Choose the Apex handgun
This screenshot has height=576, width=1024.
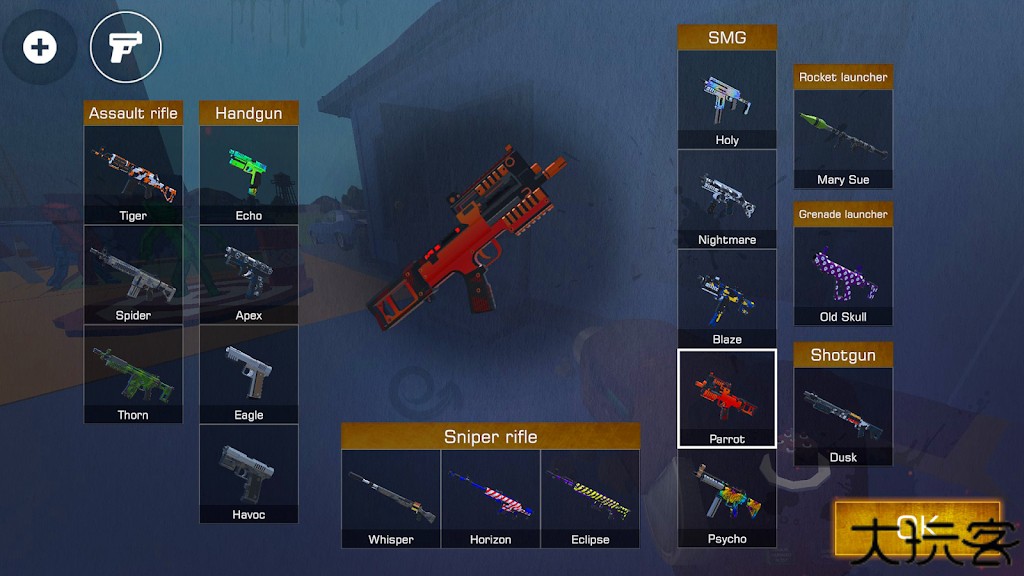click(x=249, y=275)
